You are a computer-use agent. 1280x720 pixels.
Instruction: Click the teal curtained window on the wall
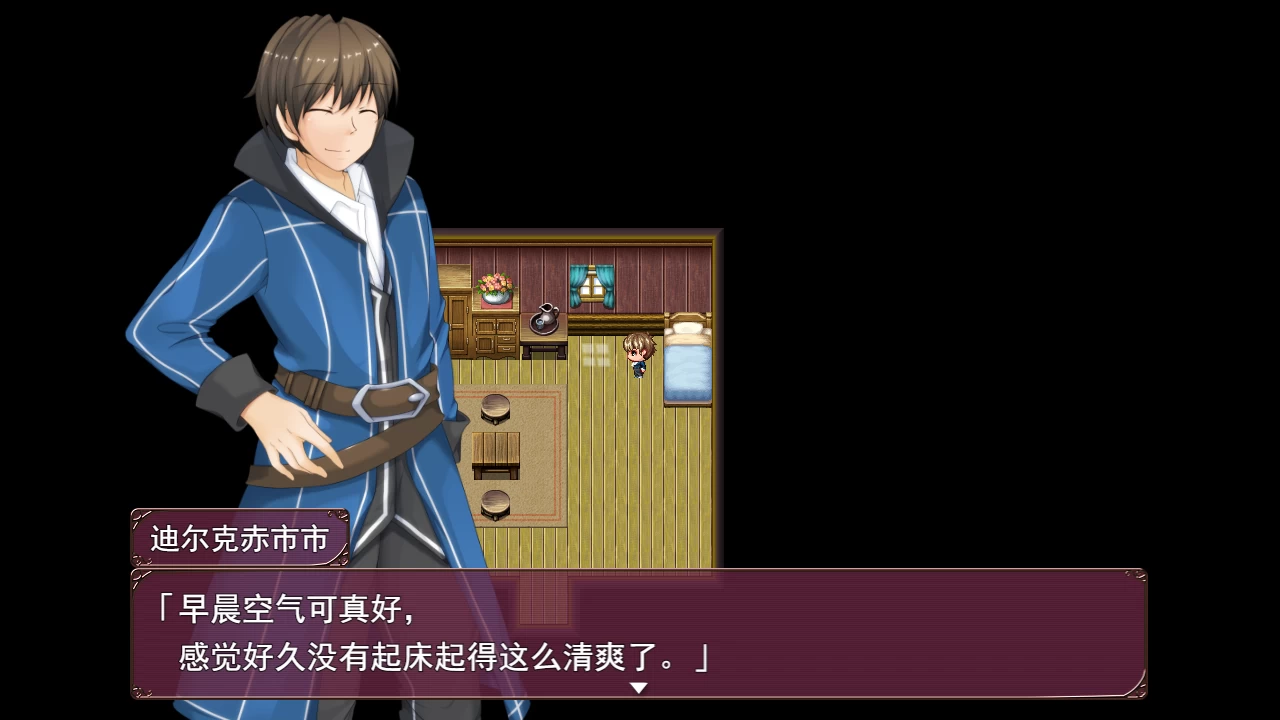(x=592, y=285)
